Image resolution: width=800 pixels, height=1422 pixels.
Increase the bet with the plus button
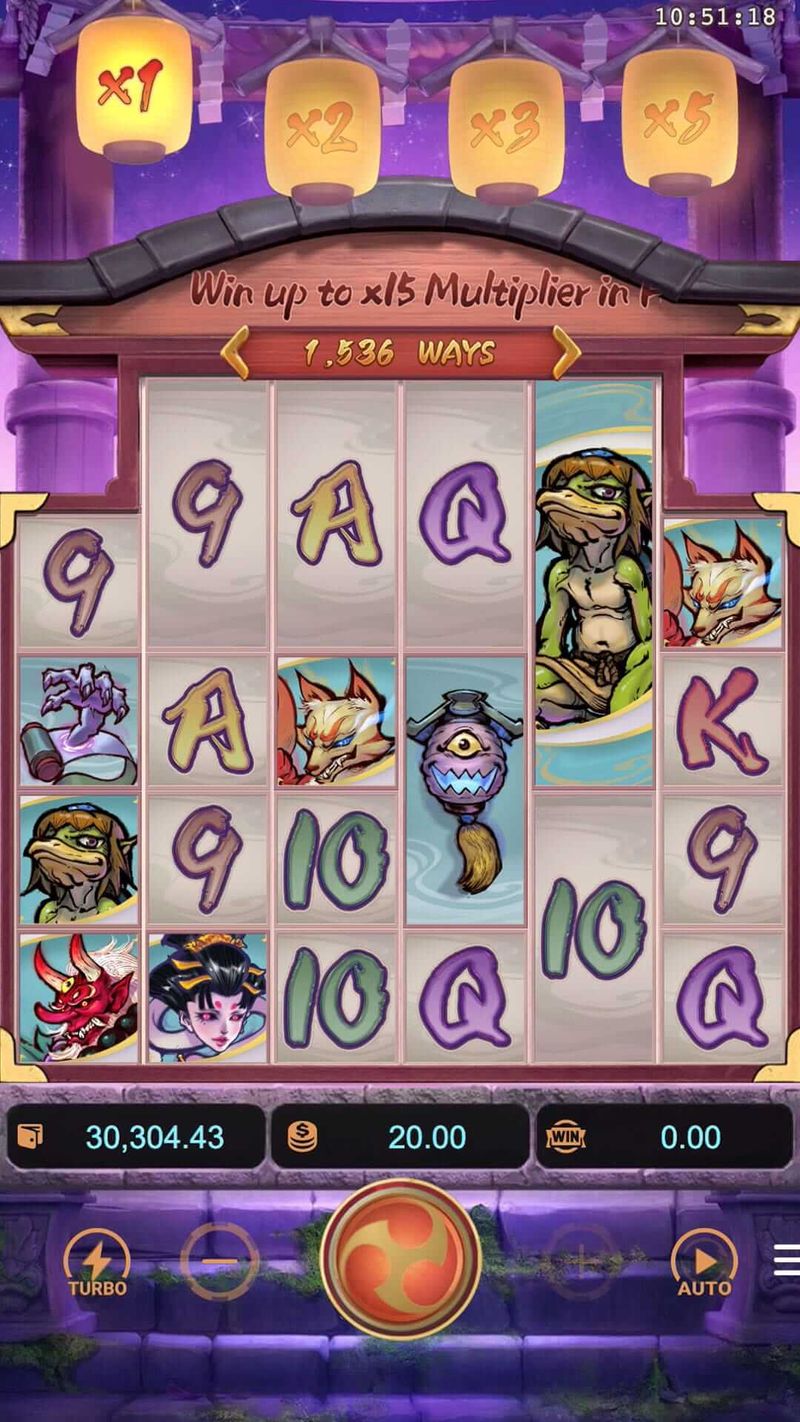click(x=582, y=1262)
